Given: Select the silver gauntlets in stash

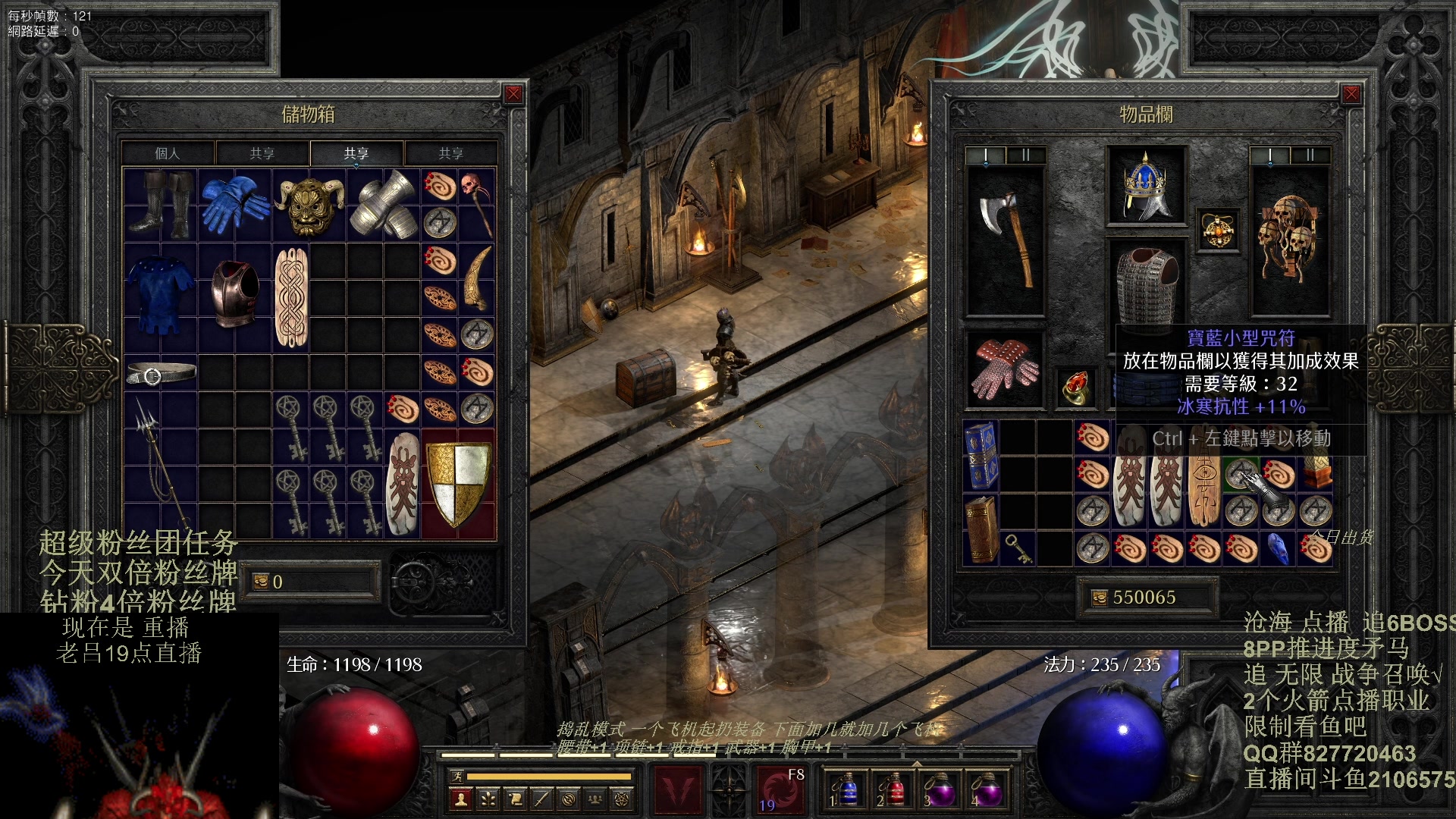Looking at the screenshot, I should [383, 203].
